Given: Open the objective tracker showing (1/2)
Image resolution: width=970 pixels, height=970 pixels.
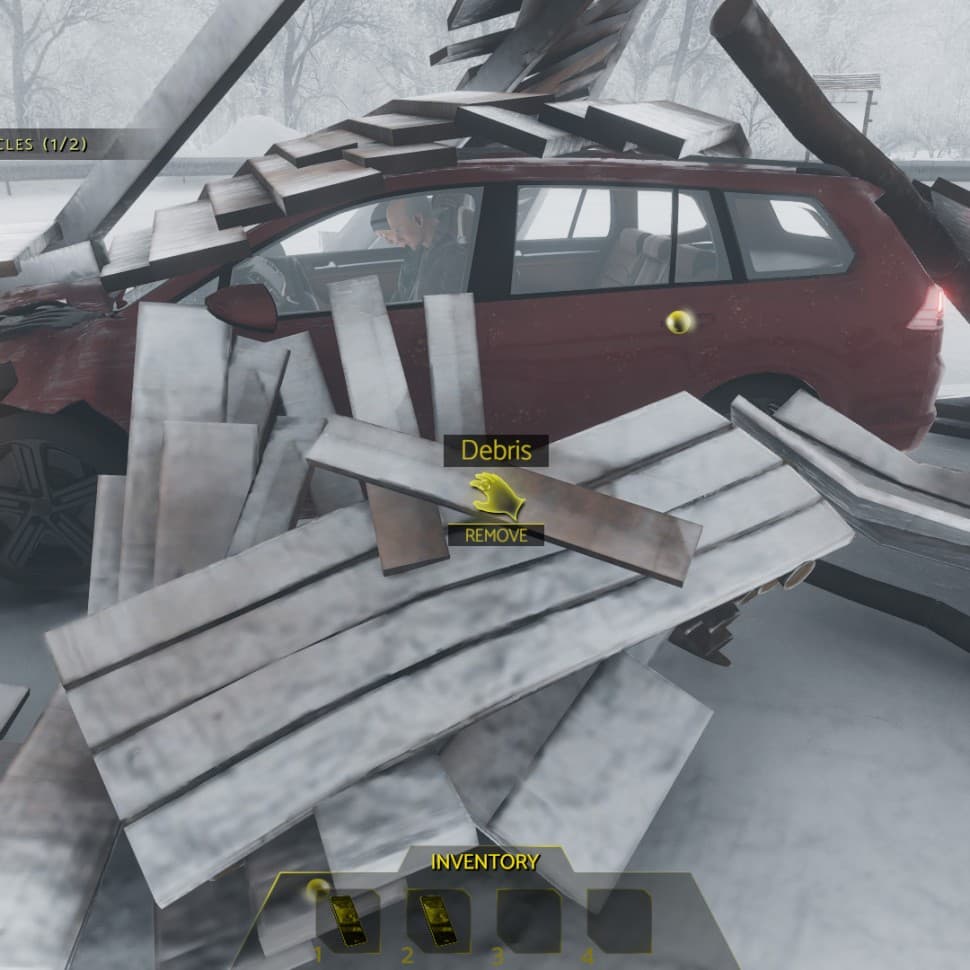Looking at the screenshot, I should pos(45,144).
